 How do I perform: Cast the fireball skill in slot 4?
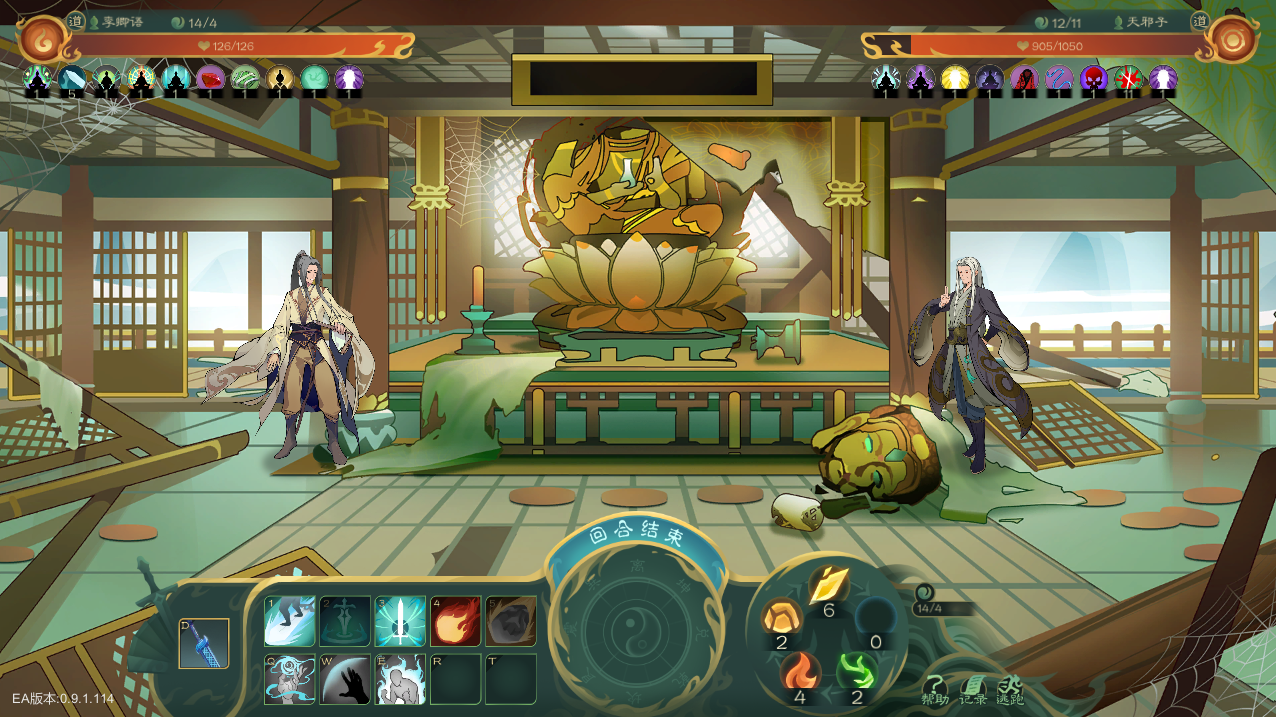[455, 621]
